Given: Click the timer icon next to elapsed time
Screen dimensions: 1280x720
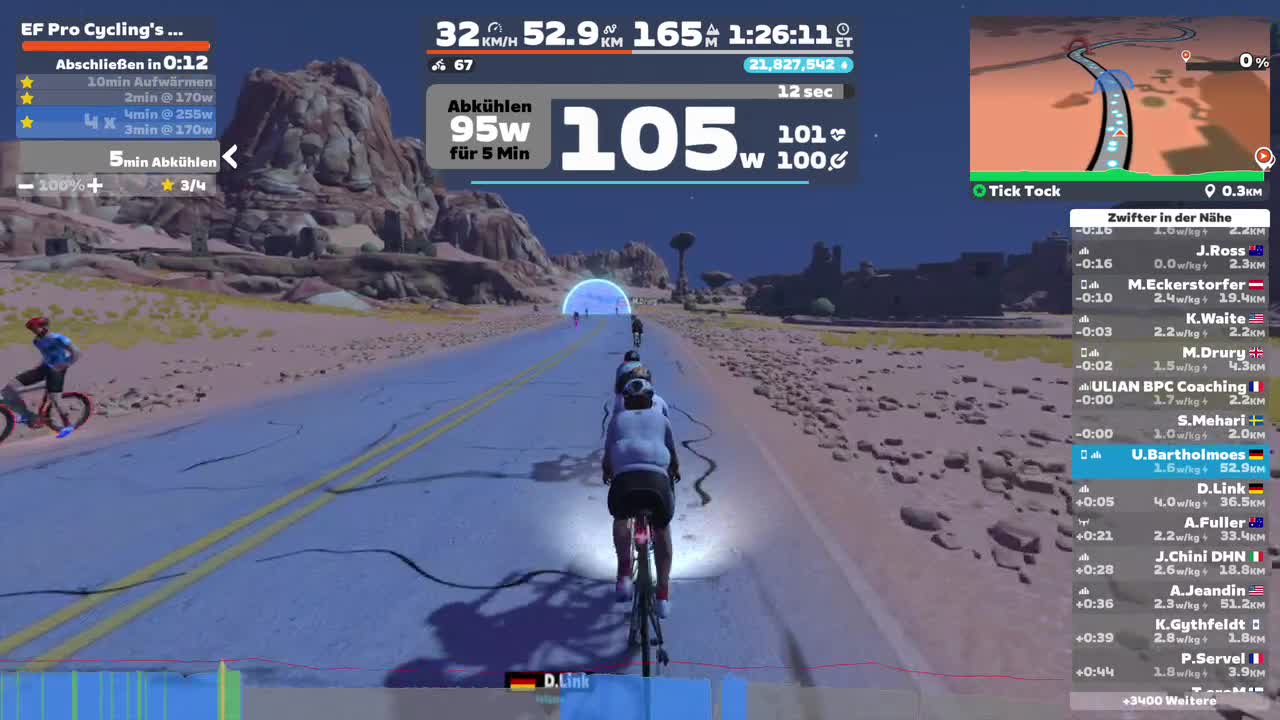Looking at the screenshot, I should coord(845,31).
